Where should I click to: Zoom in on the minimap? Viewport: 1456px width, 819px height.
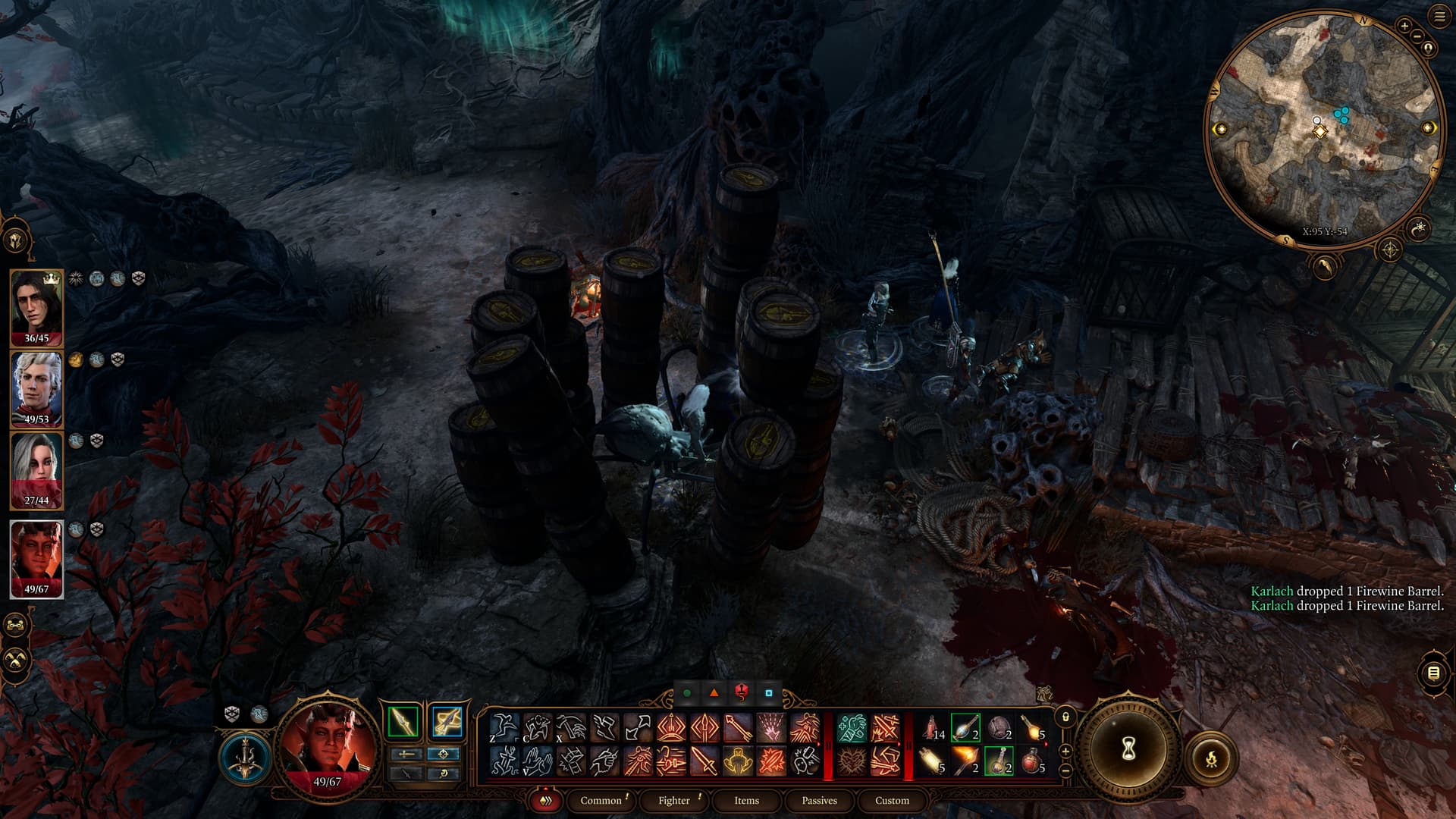1404,26
